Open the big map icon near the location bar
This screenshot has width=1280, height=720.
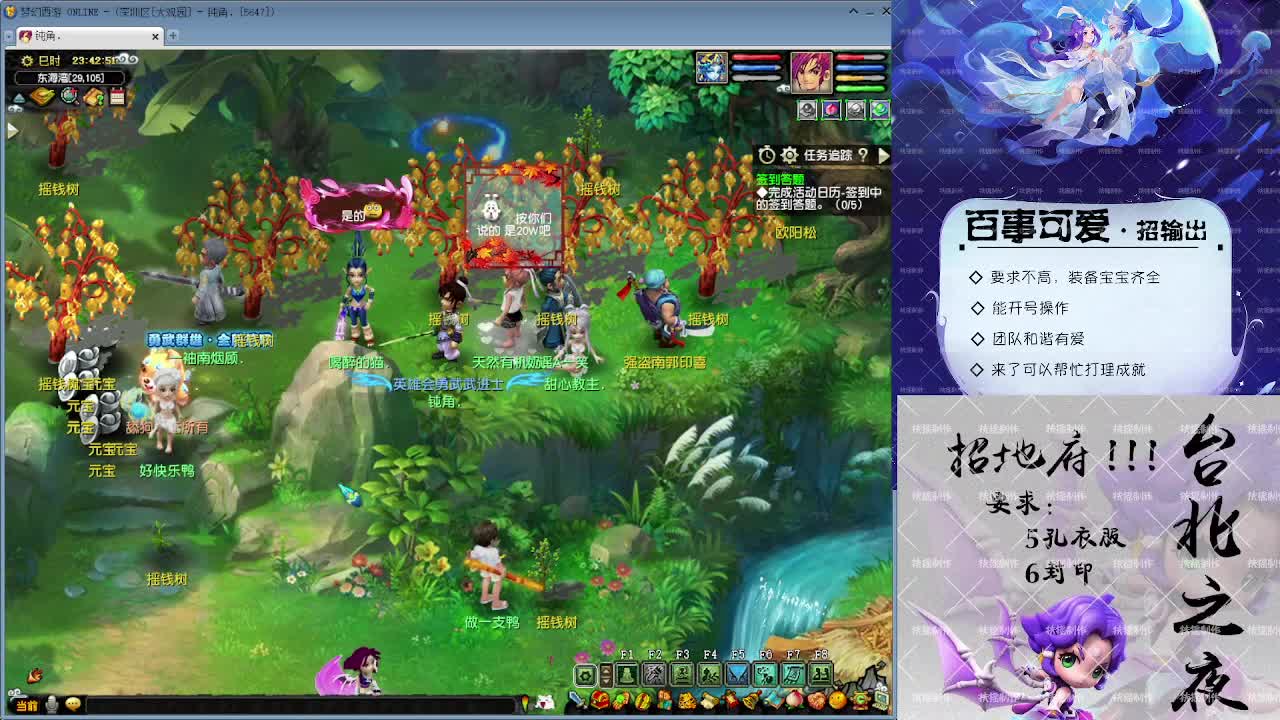pyautogui.click(x=44, y=96)
